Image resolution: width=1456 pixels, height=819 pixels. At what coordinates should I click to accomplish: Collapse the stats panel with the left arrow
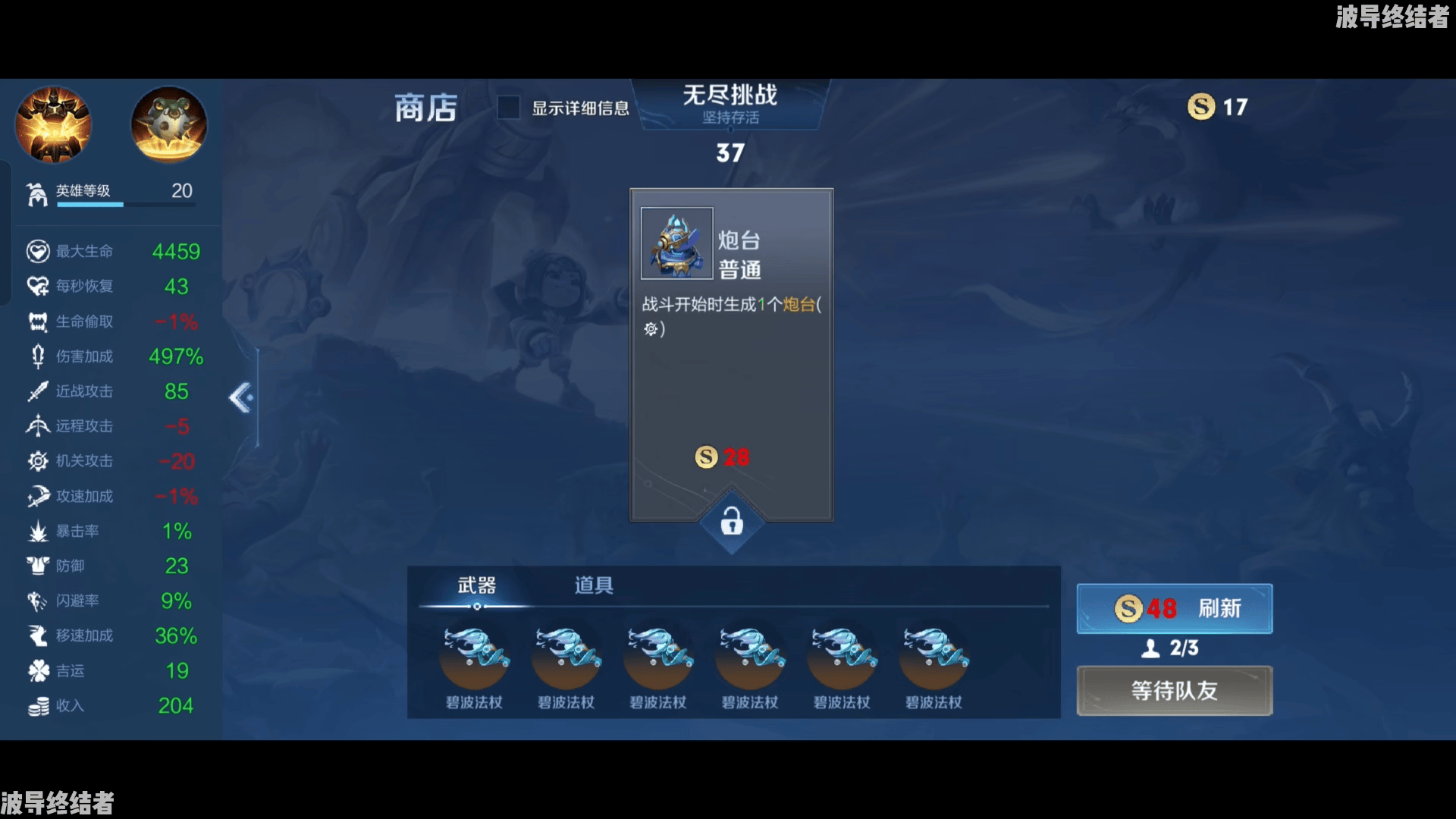[x=240, y=397]
